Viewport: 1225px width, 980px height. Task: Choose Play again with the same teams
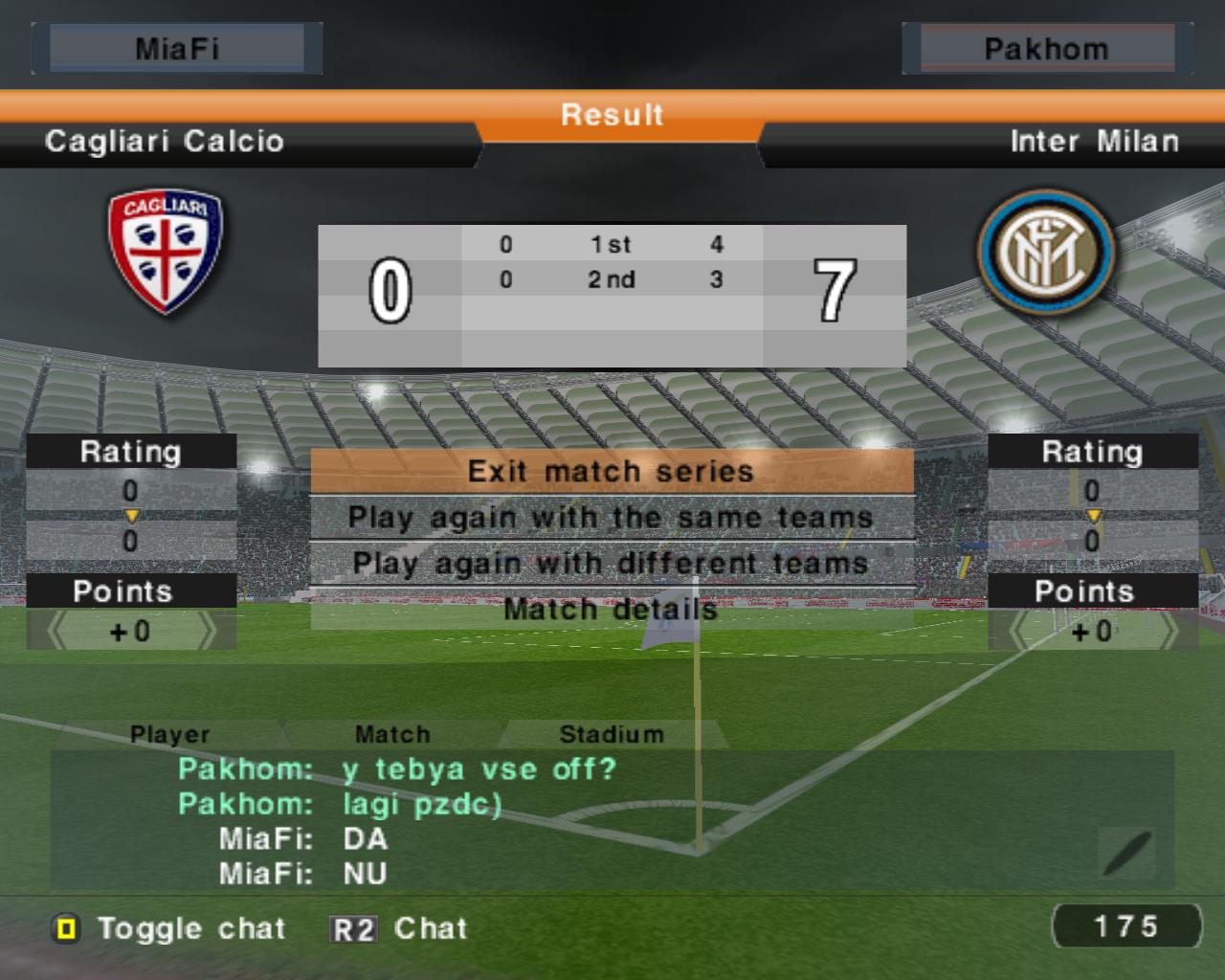click(612, 518)
